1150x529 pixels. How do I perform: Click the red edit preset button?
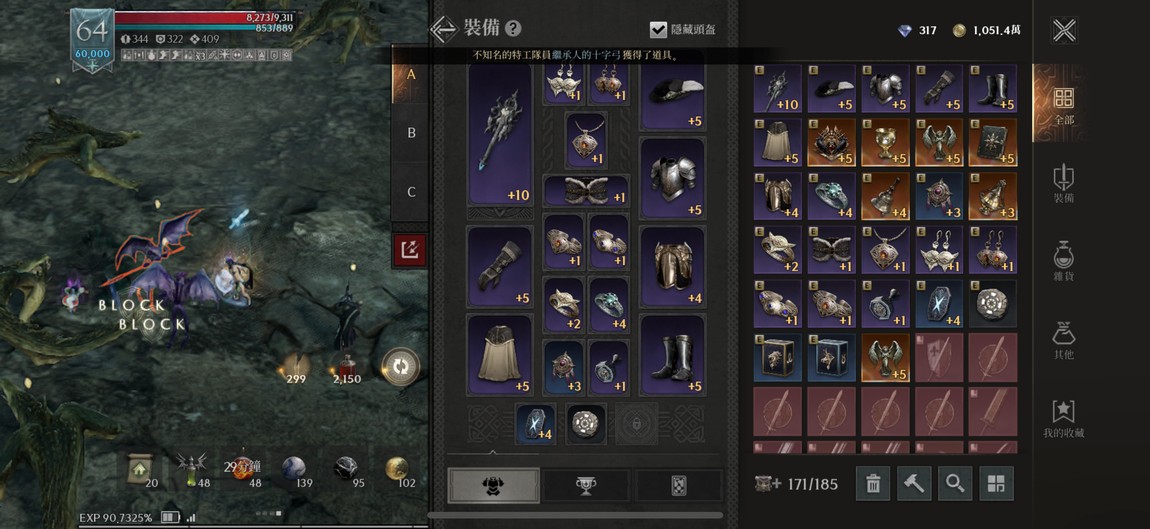coord(410,250)
